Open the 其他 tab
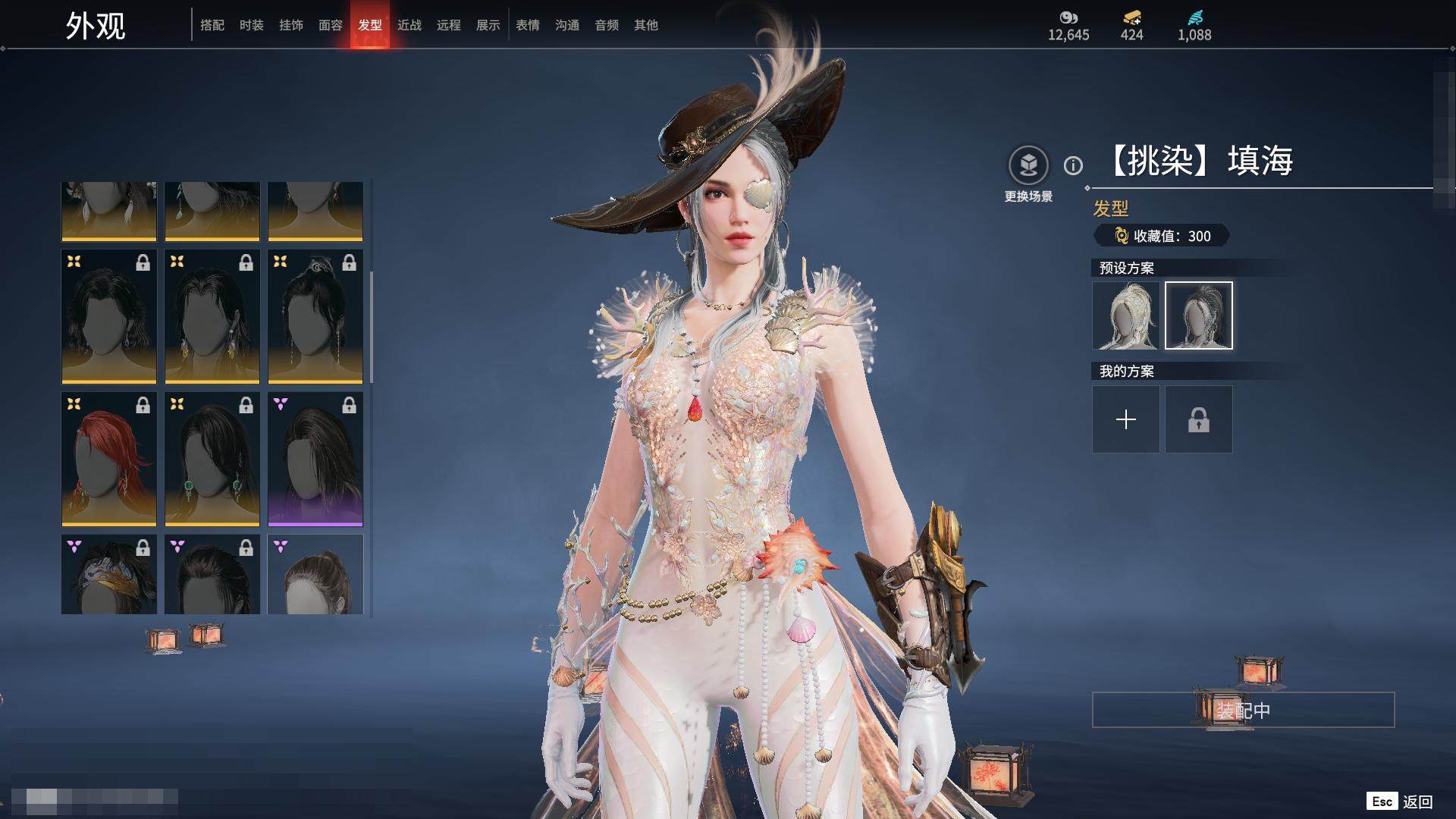 click(646, 25)
